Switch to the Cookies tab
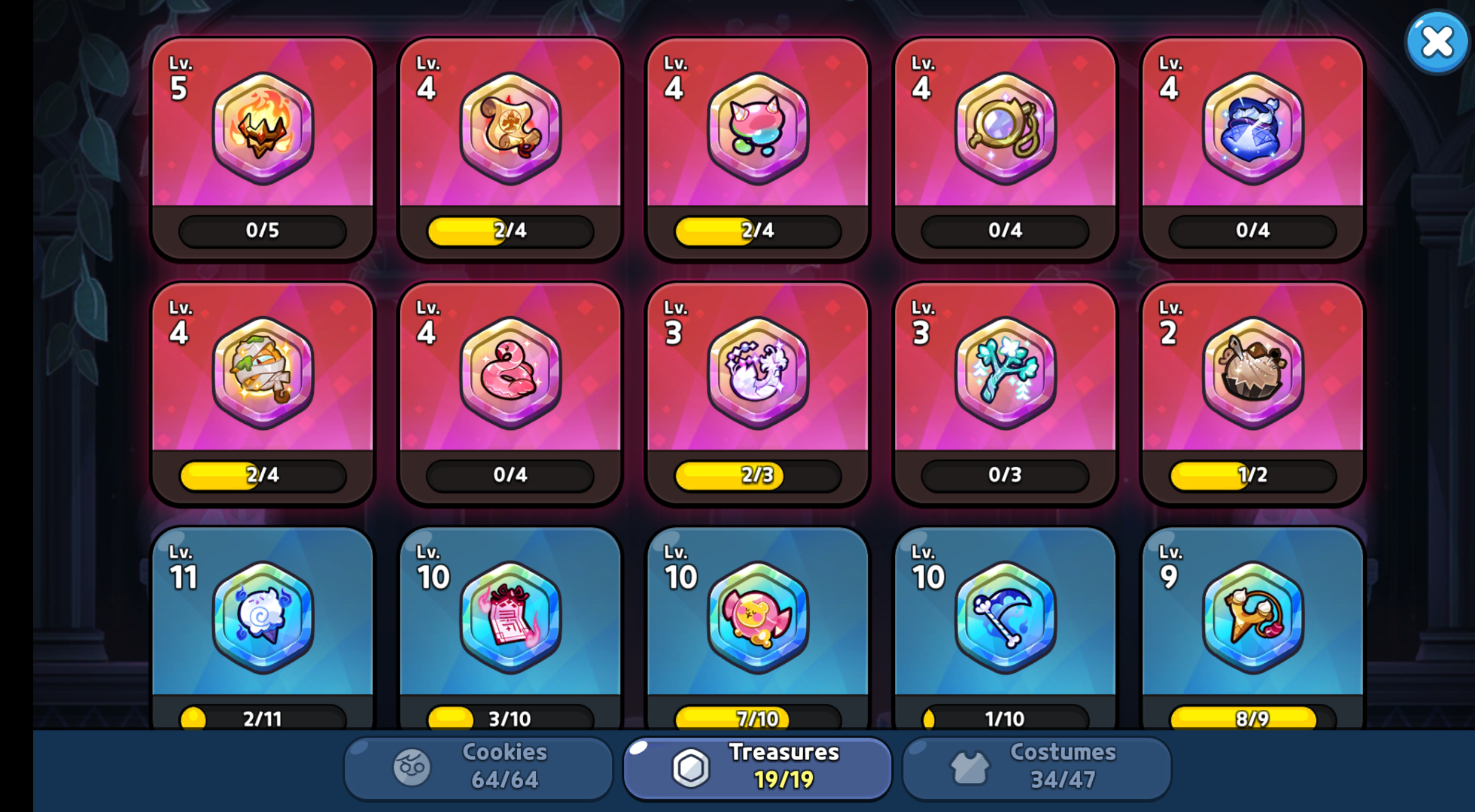This screenshot has height=812, width=1475. coord(478,767)
